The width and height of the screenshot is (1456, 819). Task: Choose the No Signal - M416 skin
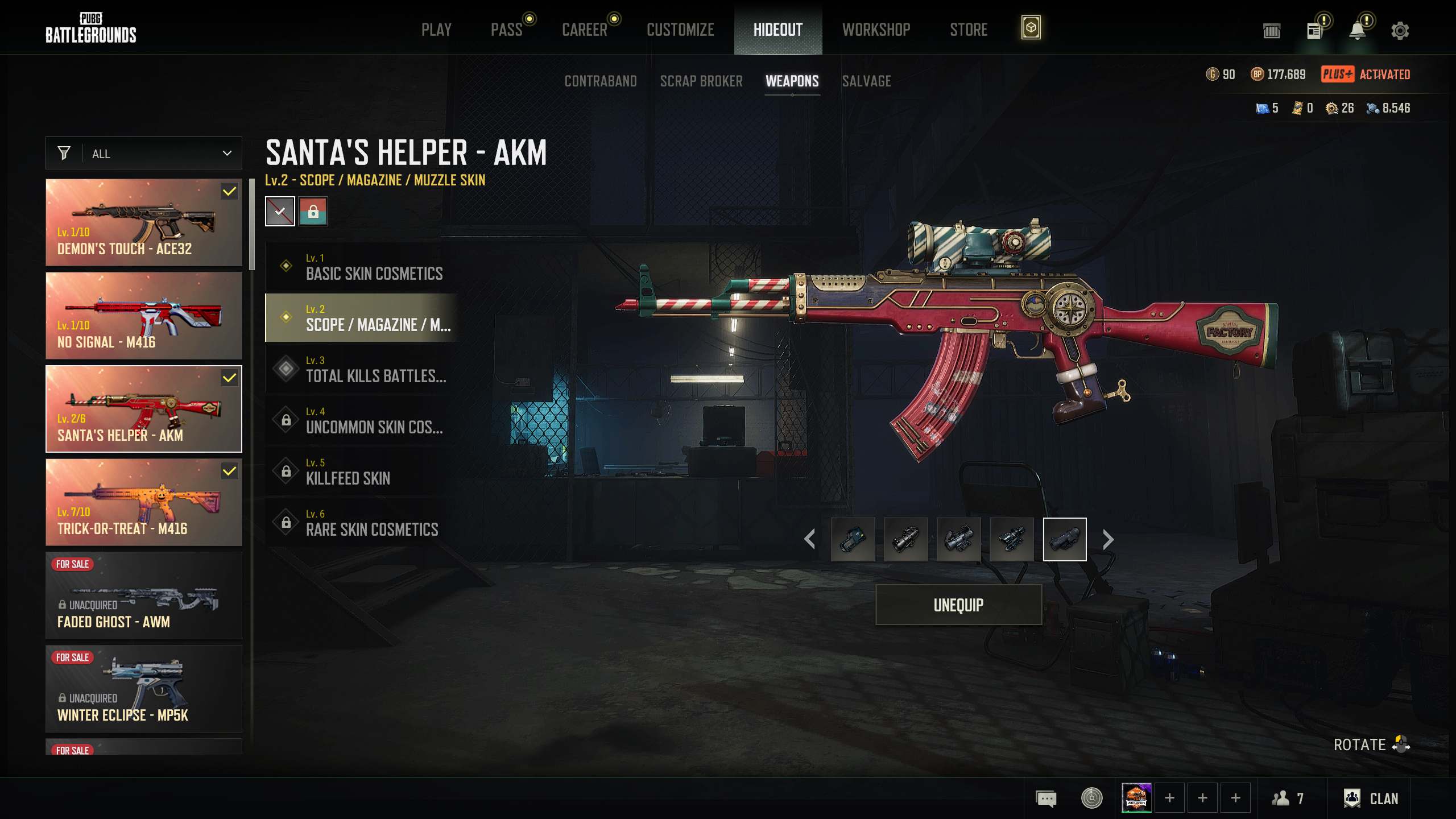pos(144,316)
